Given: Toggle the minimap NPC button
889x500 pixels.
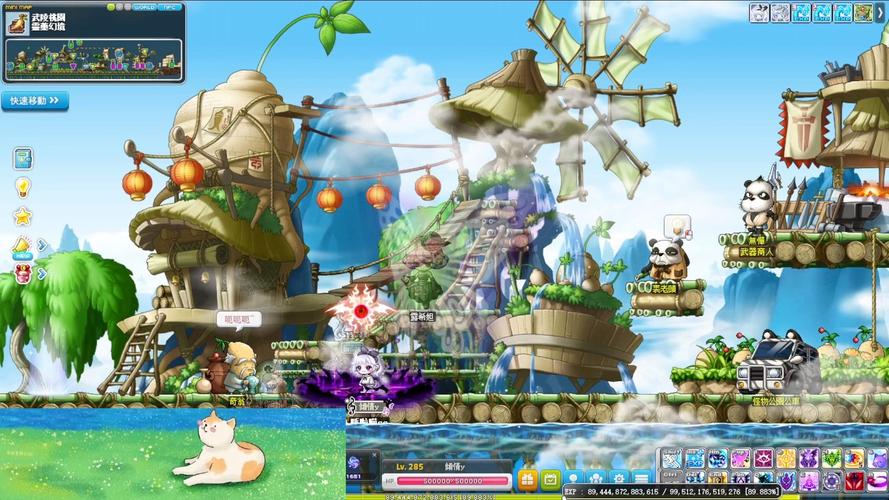Looking at the screenshot, I should 170,7.
